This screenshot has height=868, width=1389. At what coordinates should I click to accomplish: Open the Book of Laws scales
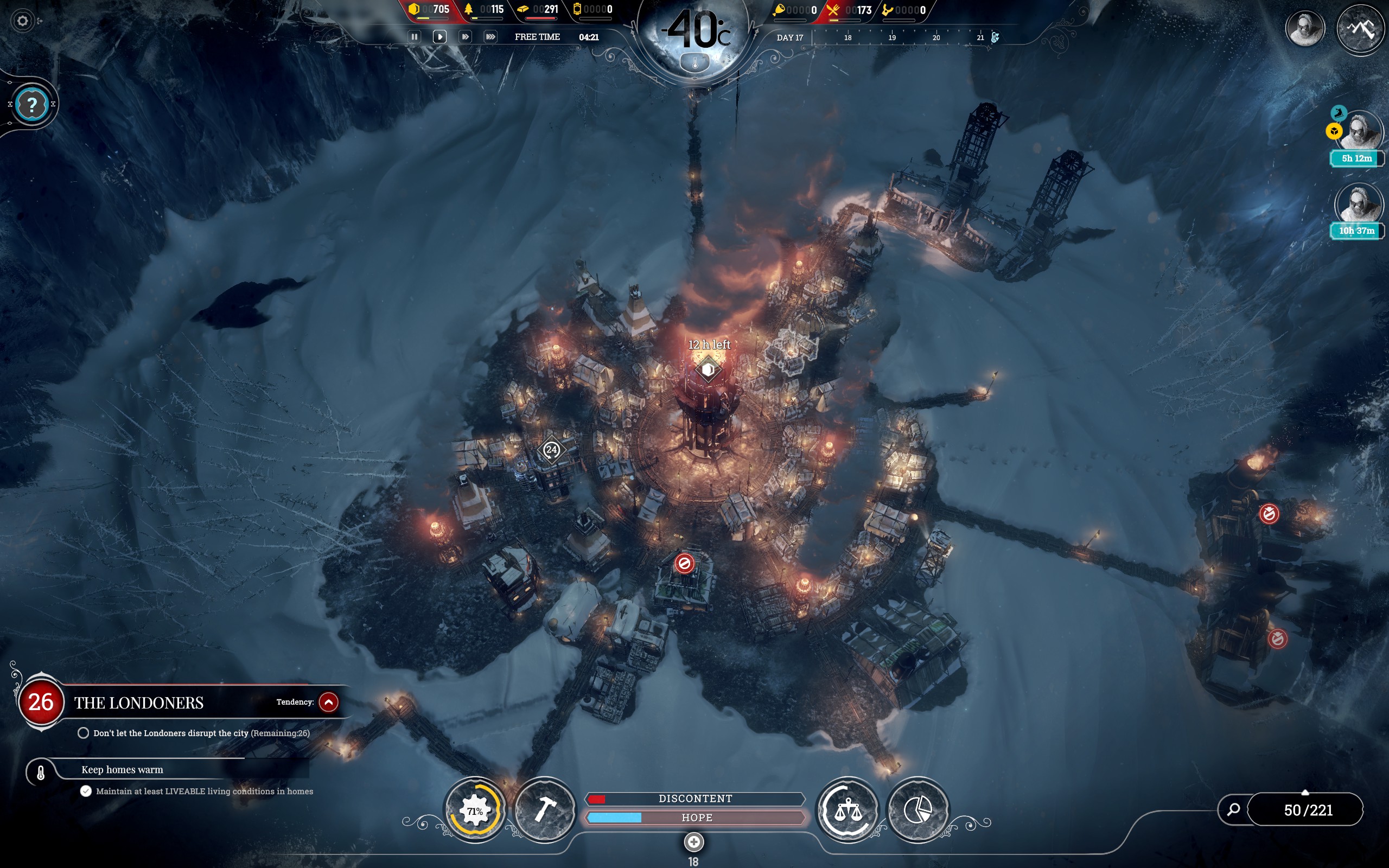848,810
